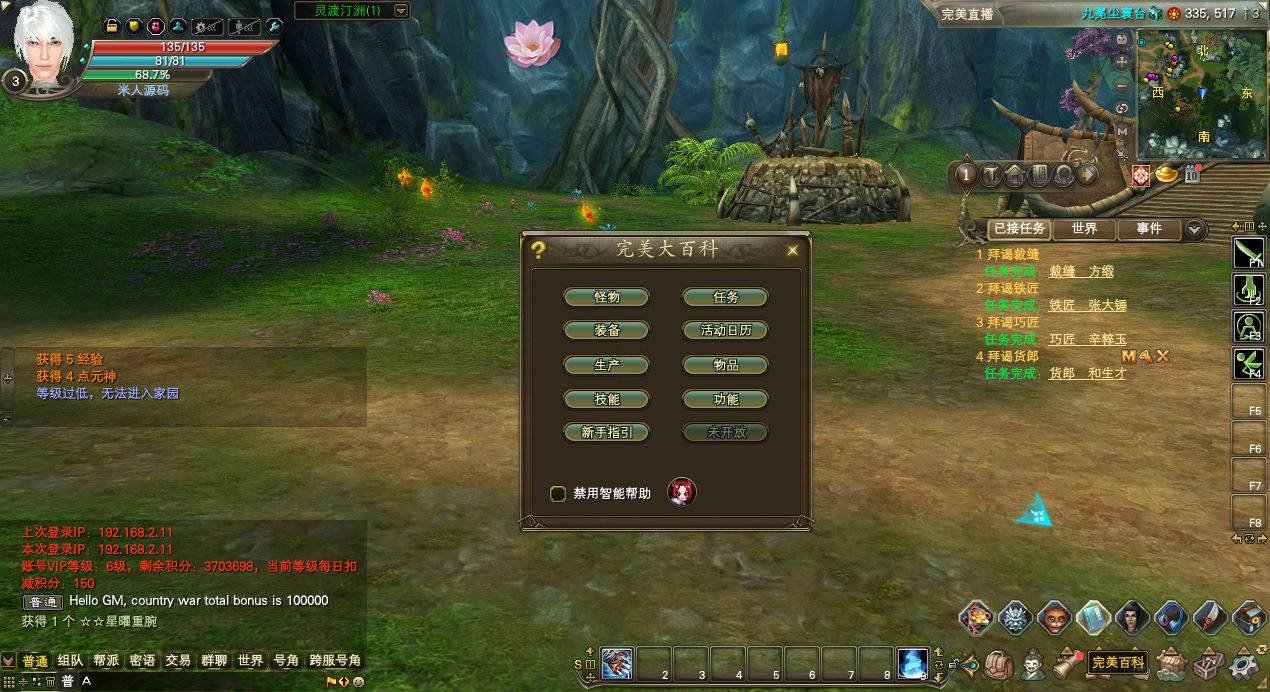
Task: Select the 技能 skills button
Action: point(607,399)
